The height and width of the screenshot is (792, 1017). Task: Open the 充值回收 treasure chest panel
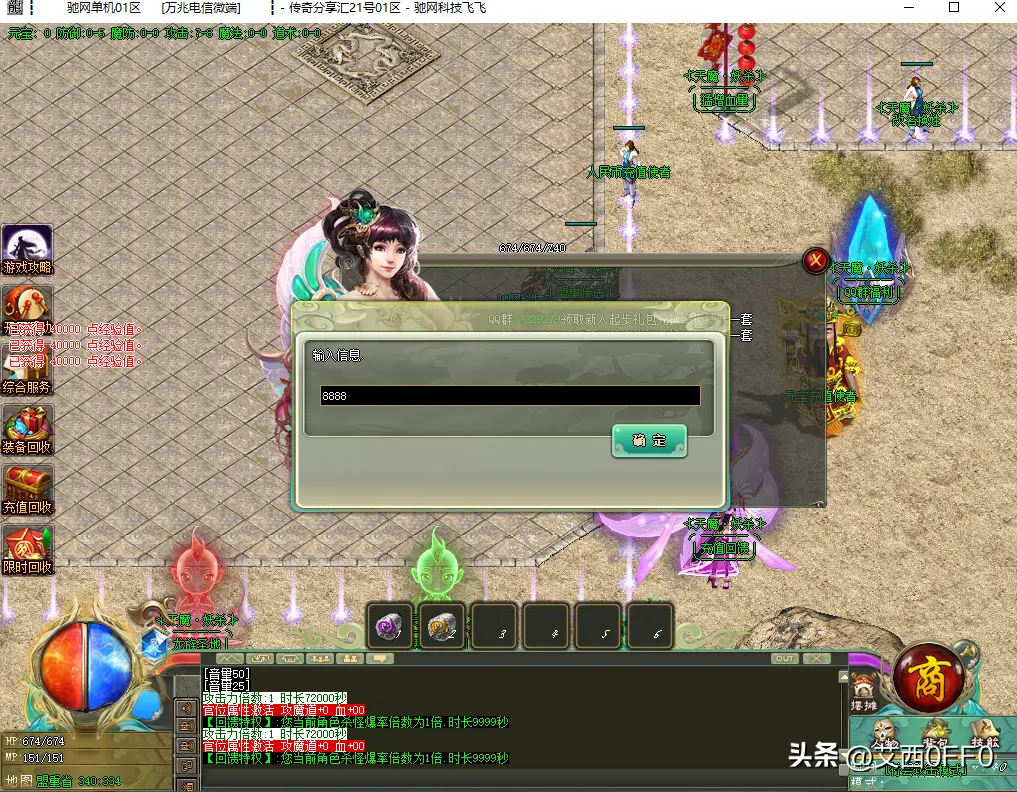point(27,490)
